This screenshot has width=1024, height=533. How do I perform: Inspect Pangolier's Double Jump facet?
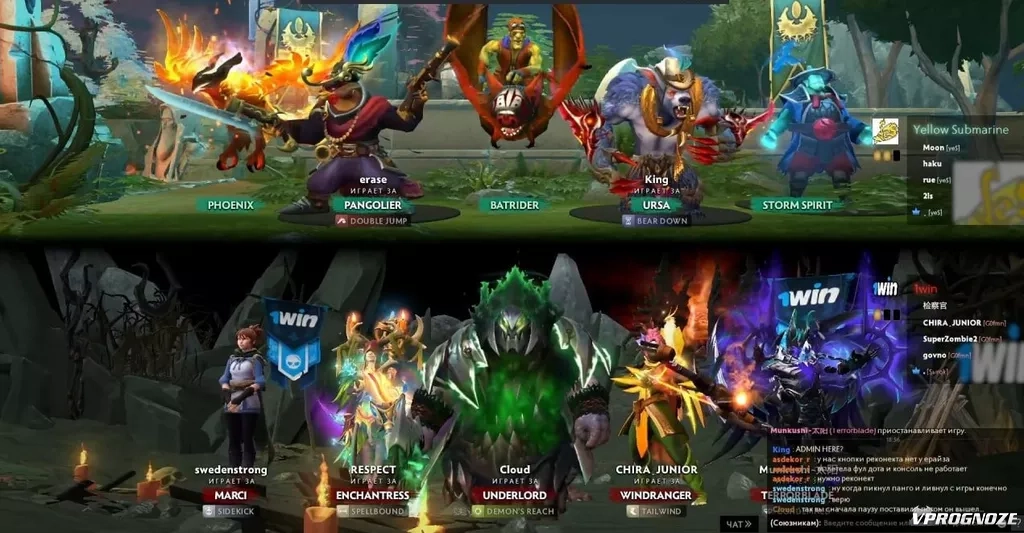coord(373,220)
